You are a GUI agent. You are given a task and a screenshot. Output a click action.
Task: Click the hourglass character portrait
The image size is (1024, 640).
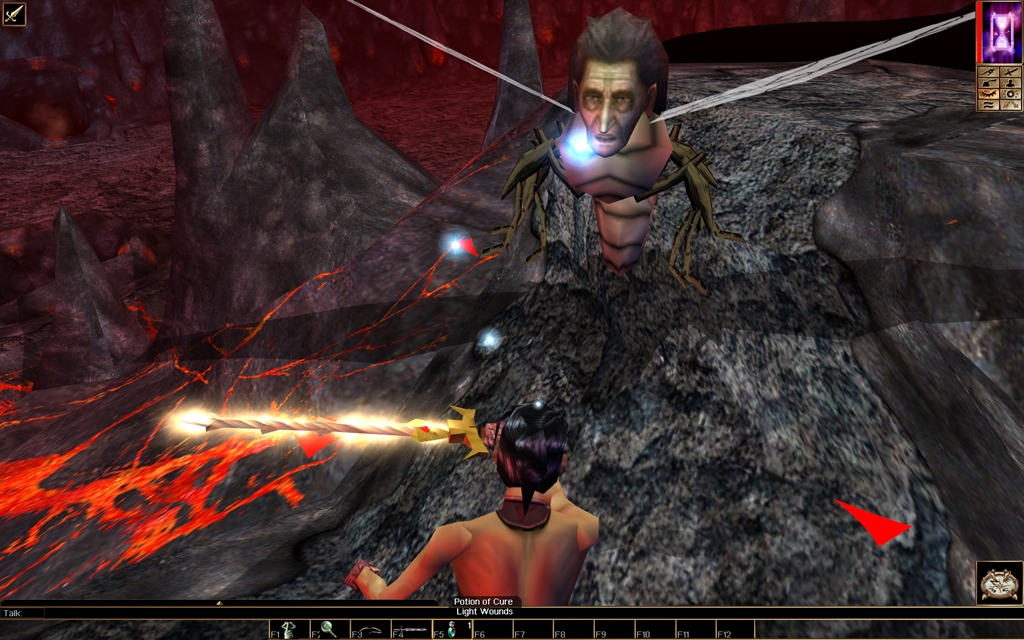point(999,32)
